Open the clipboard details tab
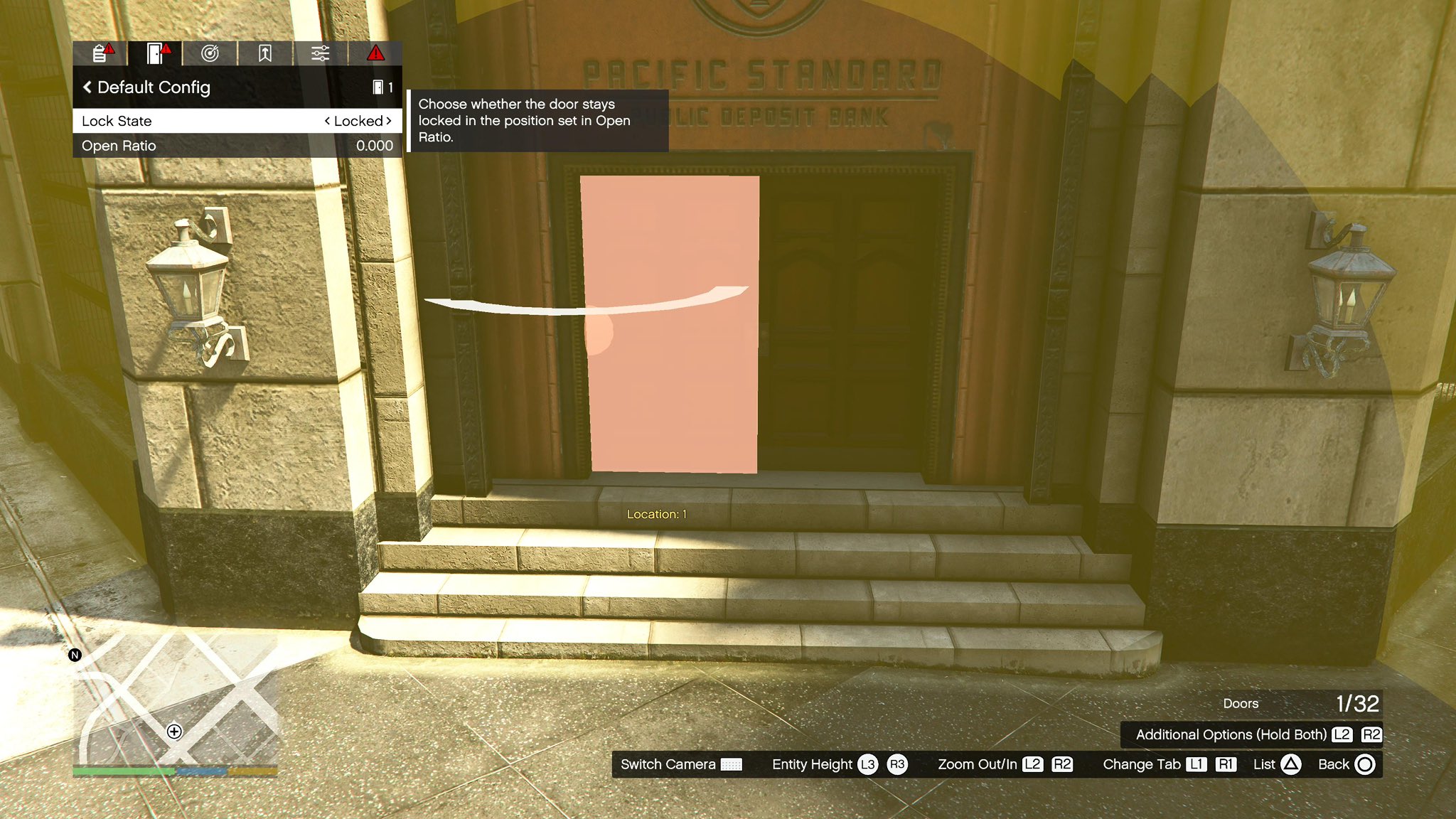This screenshot has width=1456, height=819. point(100,53)
